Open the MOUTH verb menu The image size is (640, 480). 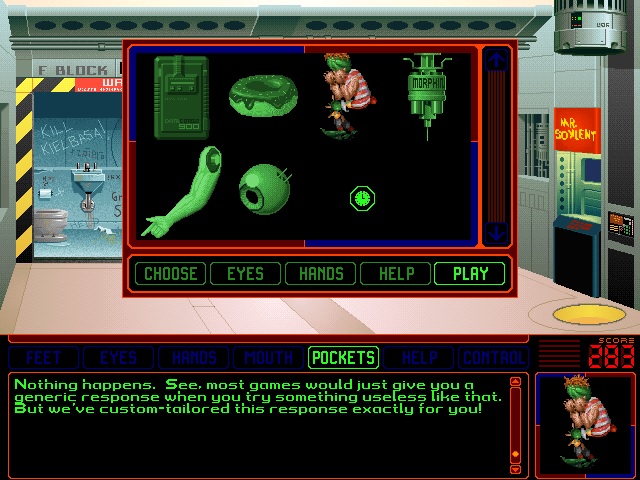coord(268,357)
